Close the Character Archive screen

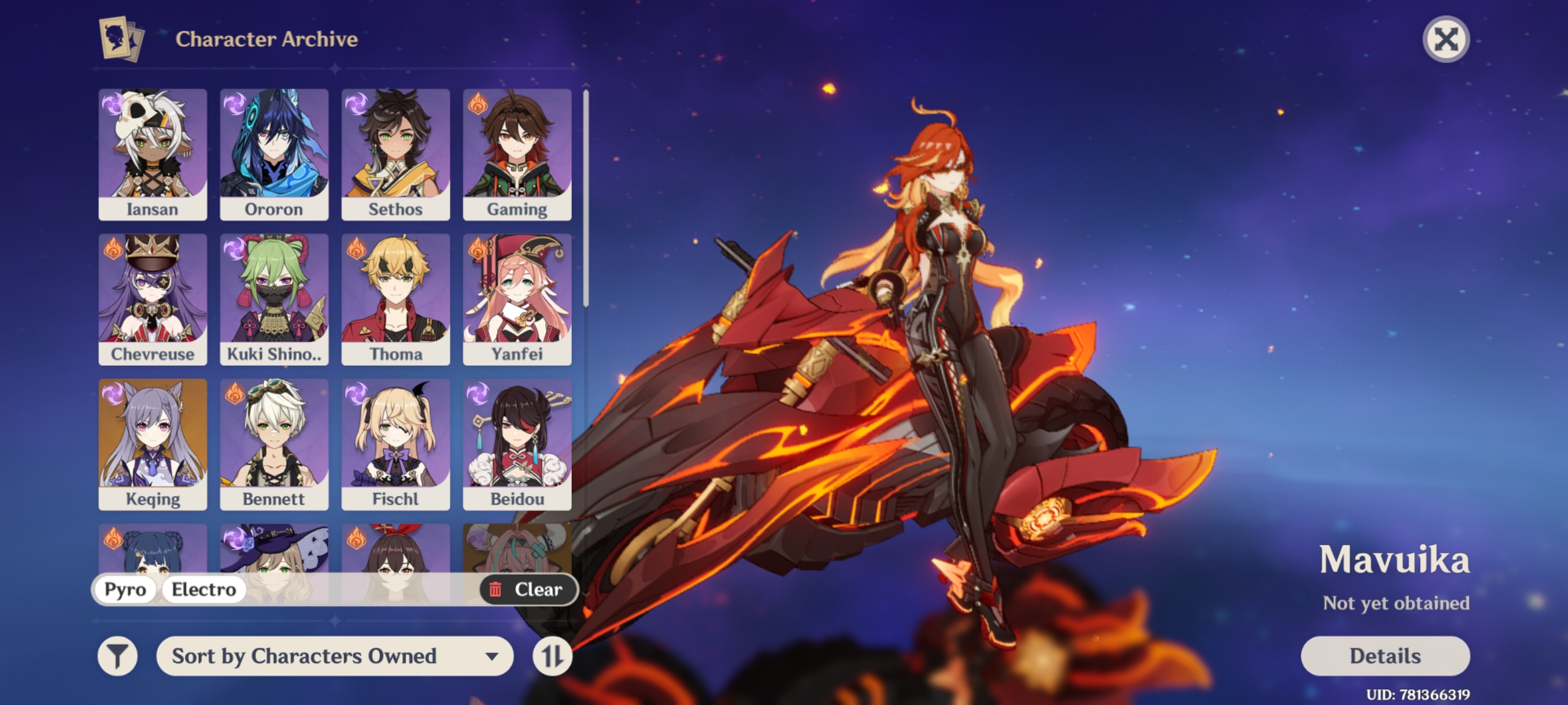(1445, 39)
